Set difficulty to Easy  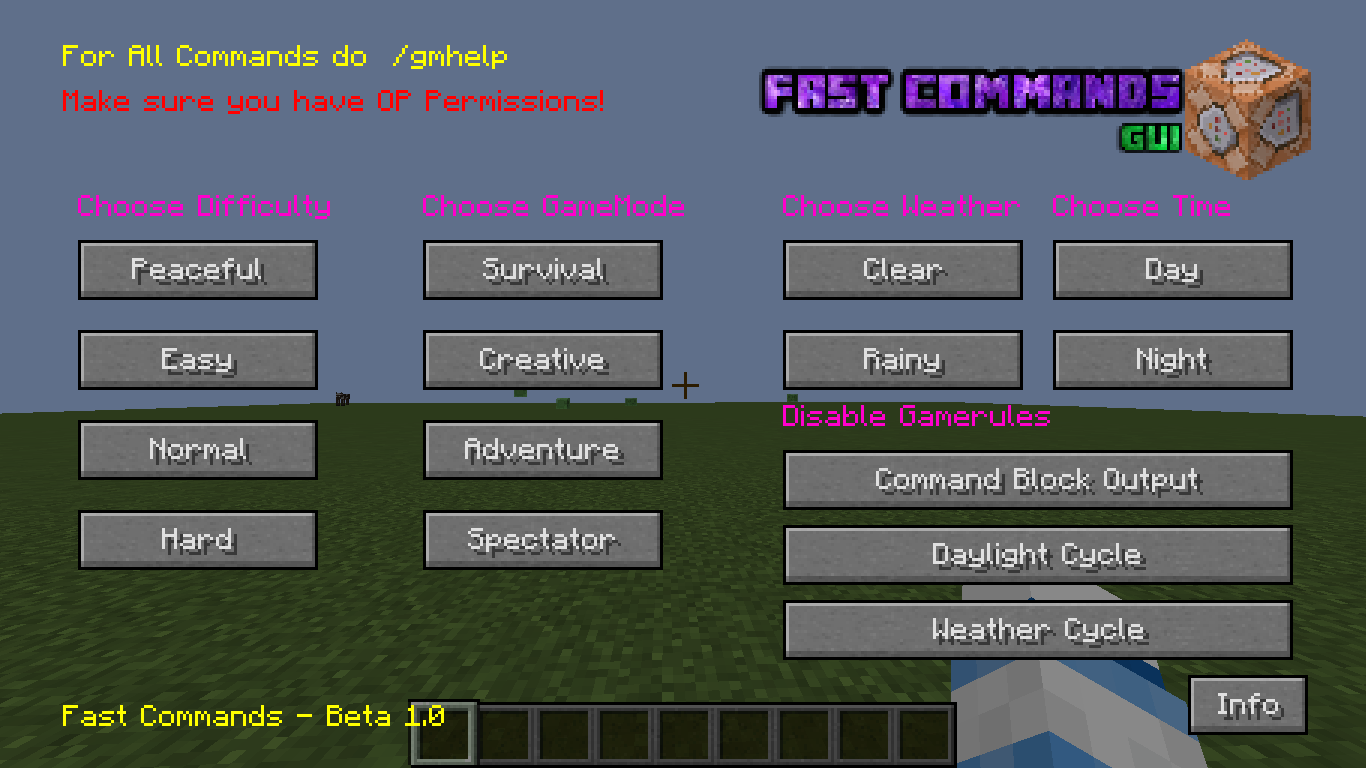(197, 360)
